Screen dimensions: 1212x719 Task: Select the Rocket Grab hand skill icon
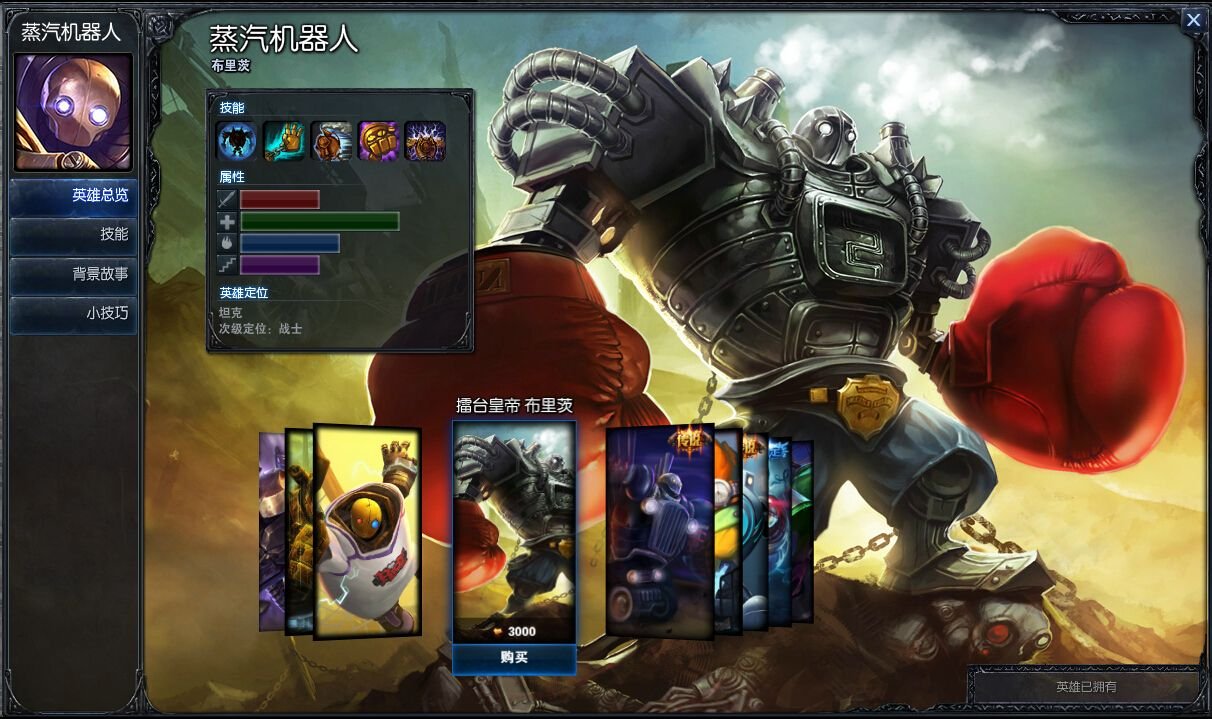tap(284, 142)
